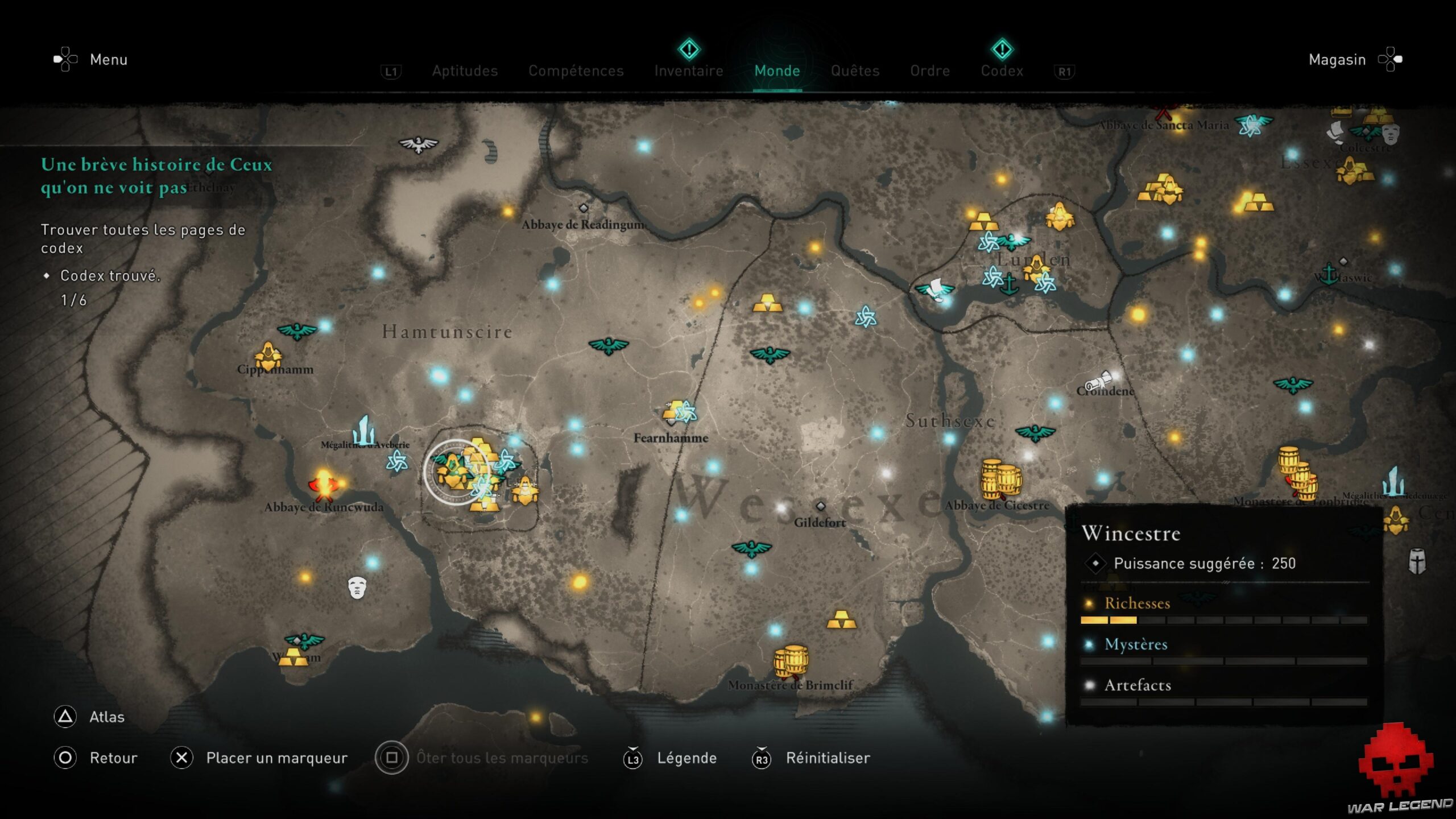Image resolution: width=1456 pixels, height=819 pixels.
Task: Switch to the Codex tab
Action: point(1002,71)
